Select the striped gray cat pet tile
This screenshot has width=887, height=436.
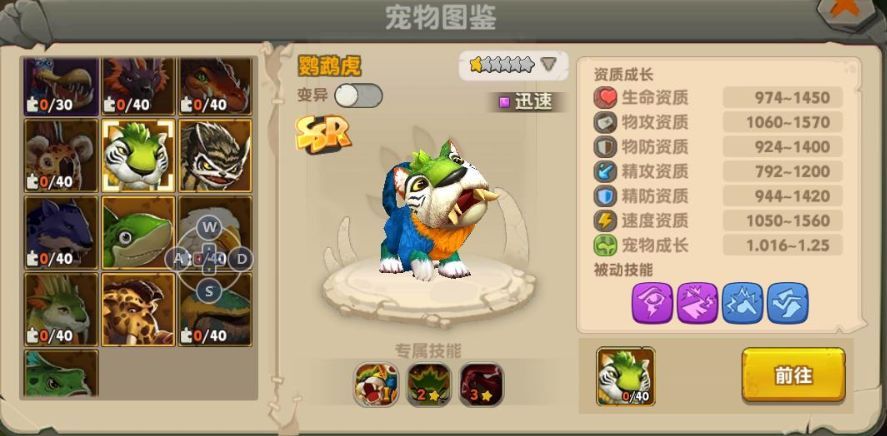214,155
